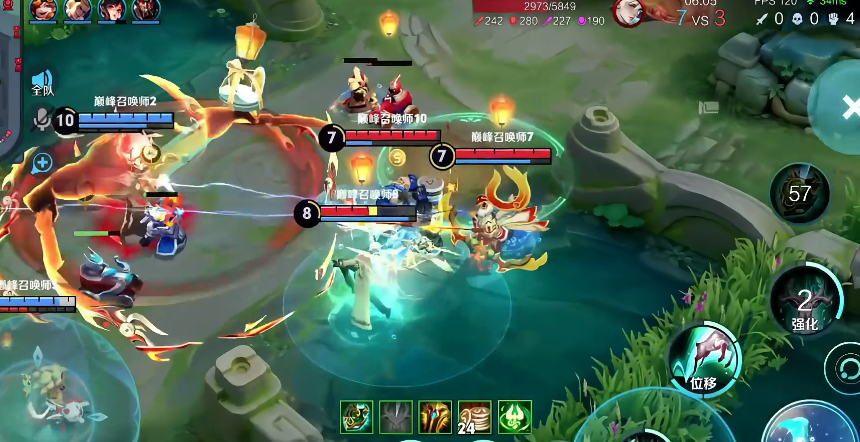This screenshot has width=860, height=442.
Task: Select the fourth teammate portrait
Action: 146,10
